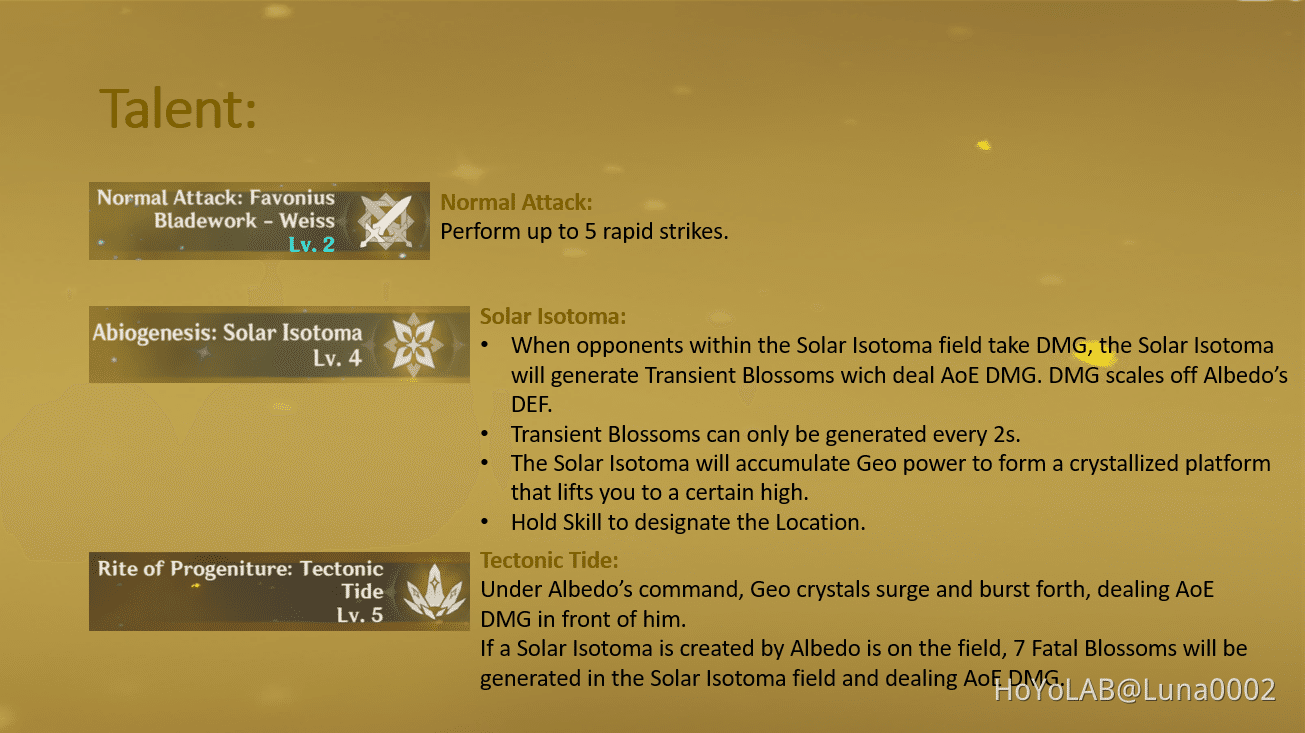Screen dimensions: 1305x733
Task: Click the Abiogenesis: Solar Isotoma banner
Action: click(x=279, y=344)
